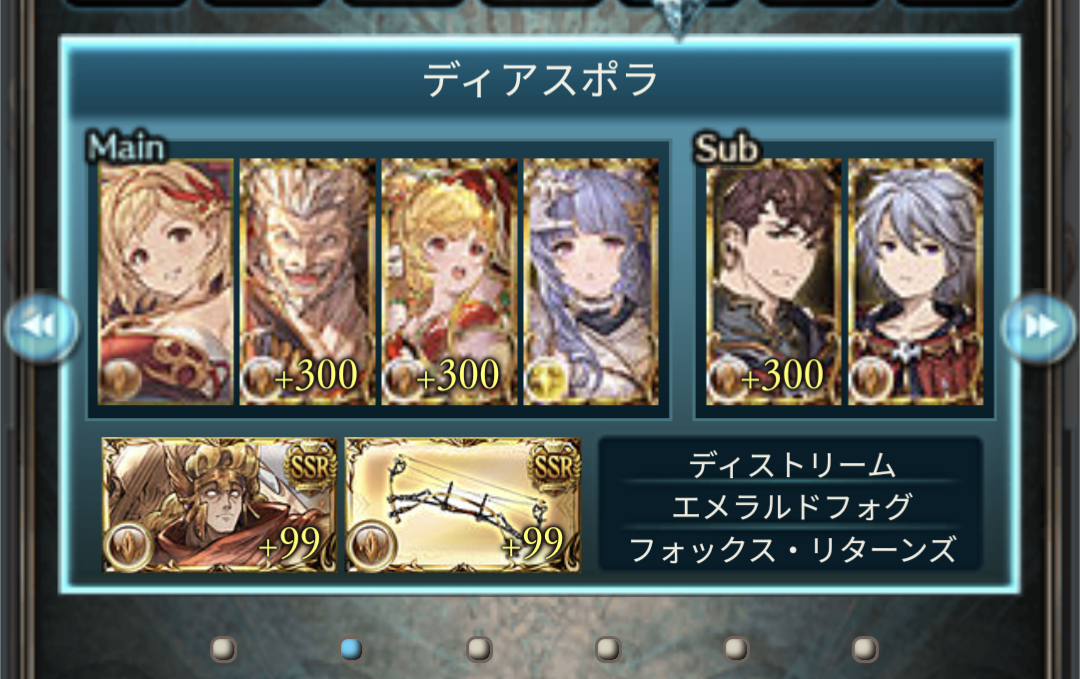The image size is (1080, 679).
Task: Open the SSR bow weapon slot
Action: [463, 505]
